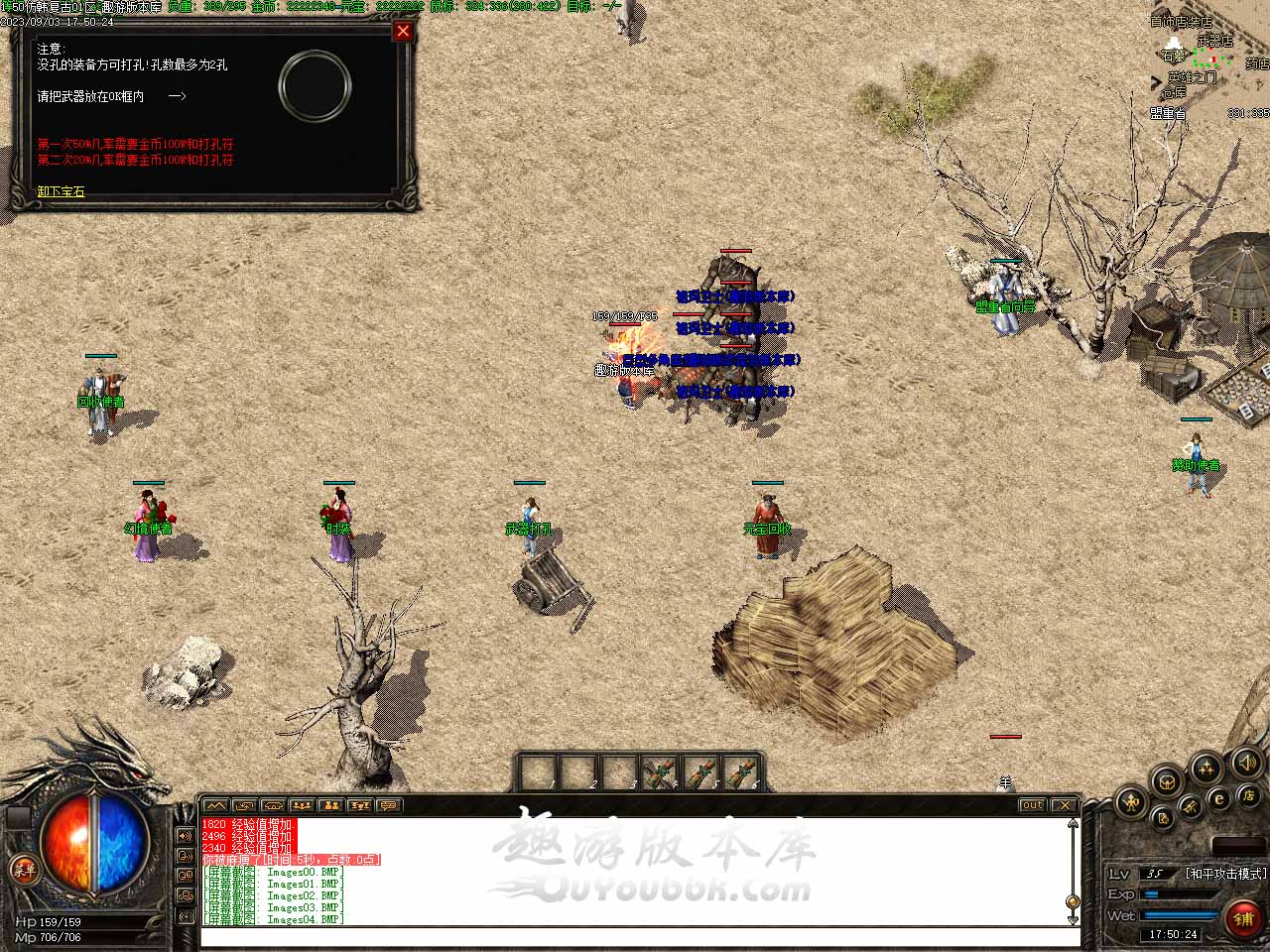
Task: Close the weapon socketing dialog
Action: pyautogui.click(x=403, y=31)
